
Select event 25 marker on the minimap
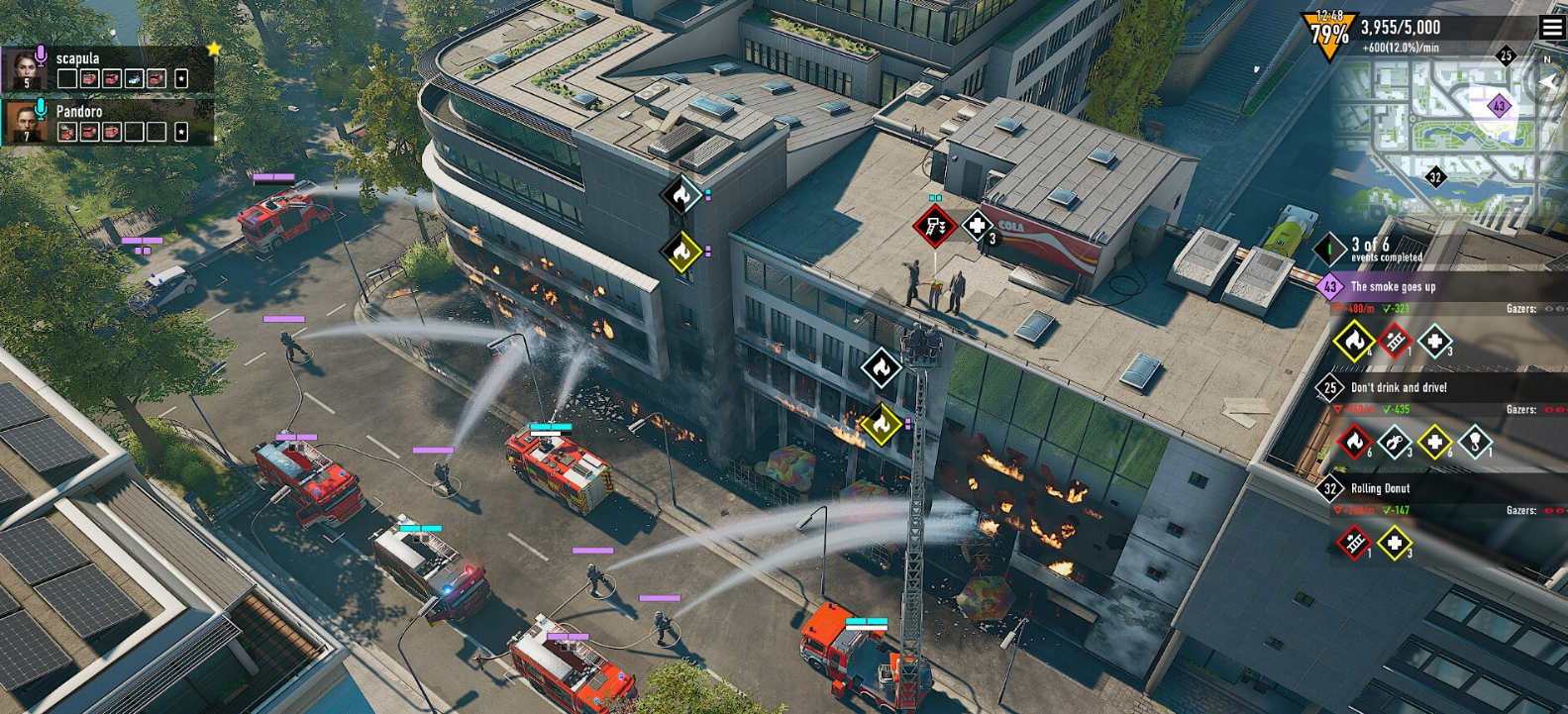point(1506,55)
